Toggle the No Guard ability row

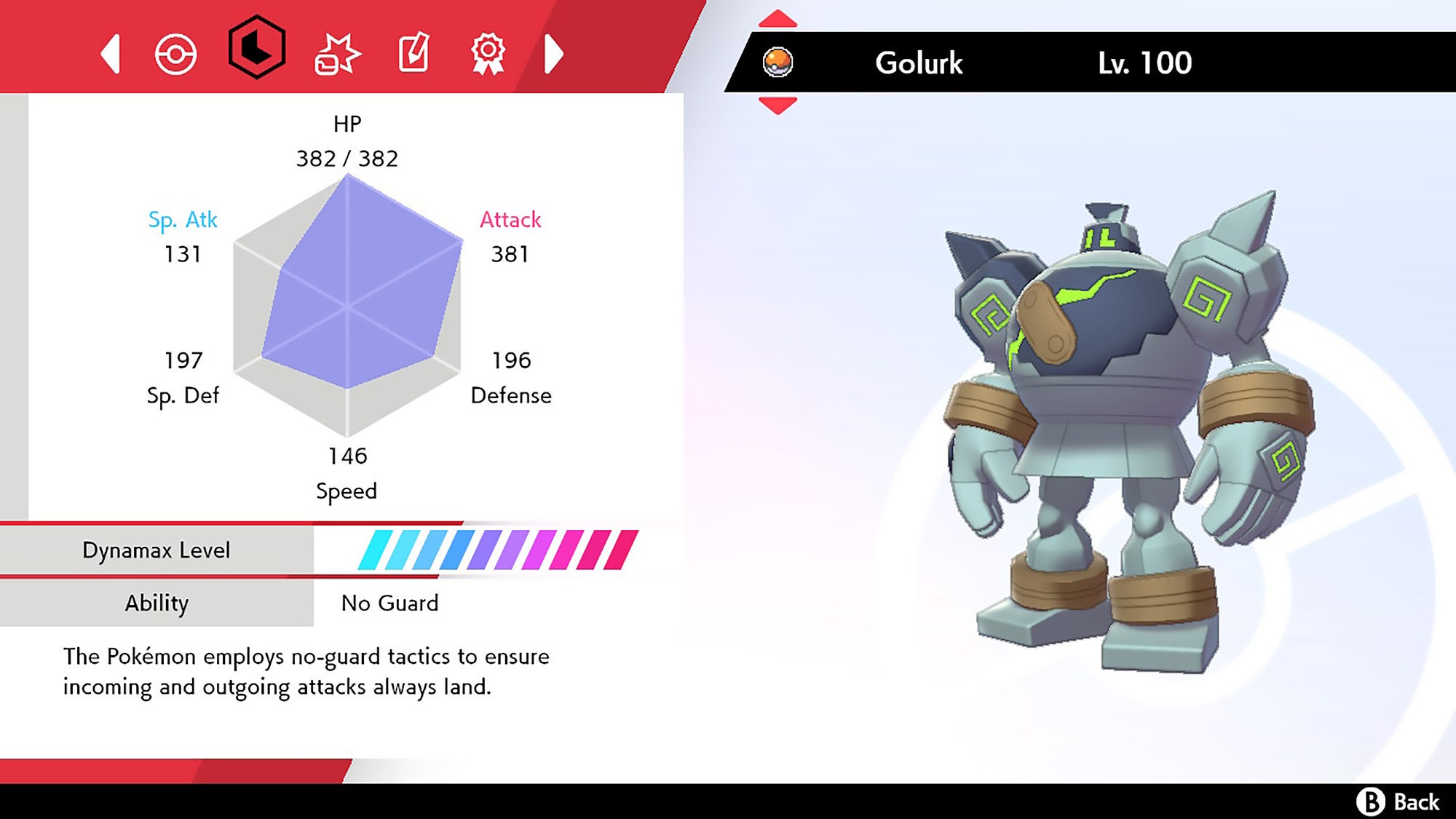pos(389,603)
